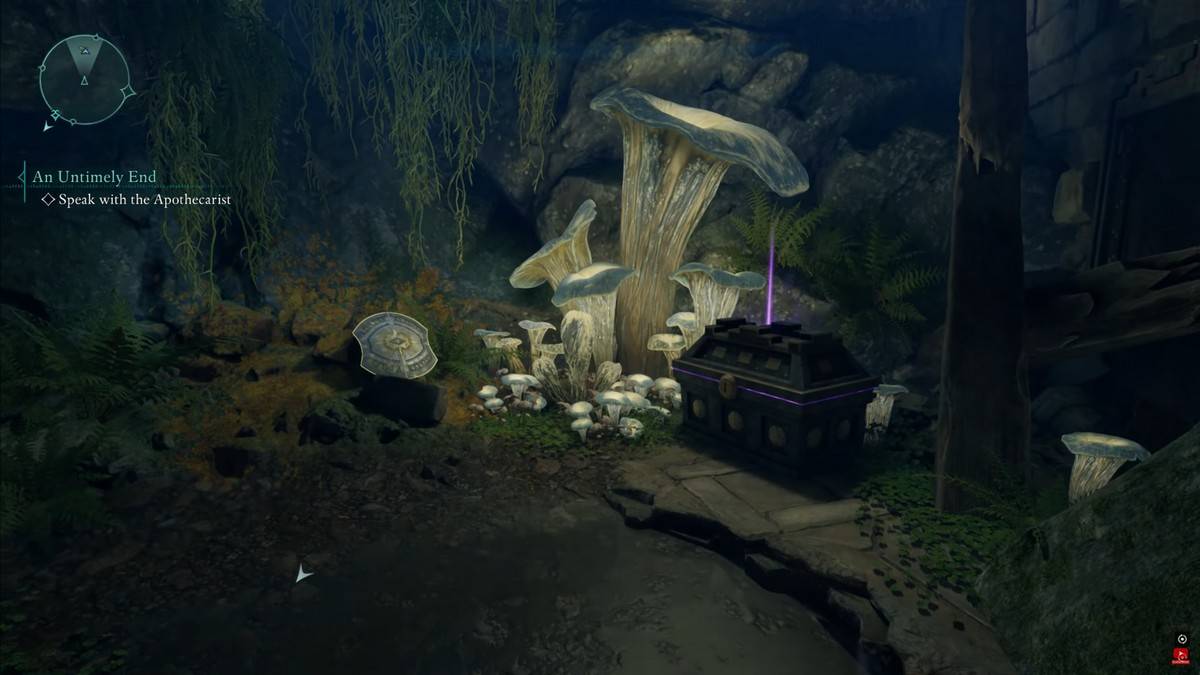This screenshot has width=1200, height=675.
Task: Open the circular minimap
Action: click(85, 79)
